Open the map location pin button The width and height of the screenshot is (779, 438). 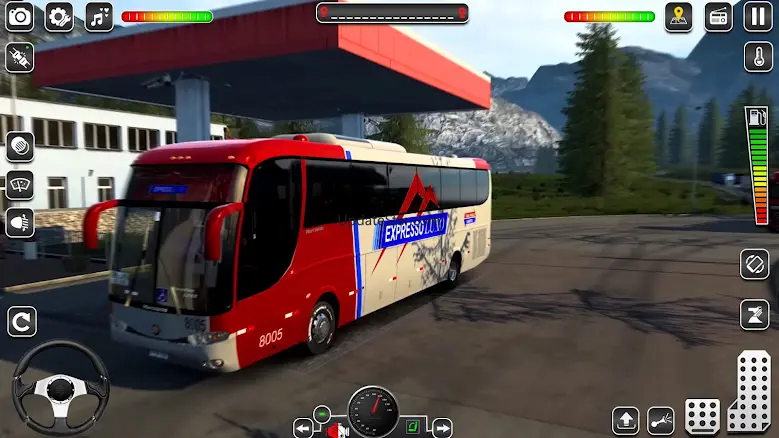(x=679, y=16)
